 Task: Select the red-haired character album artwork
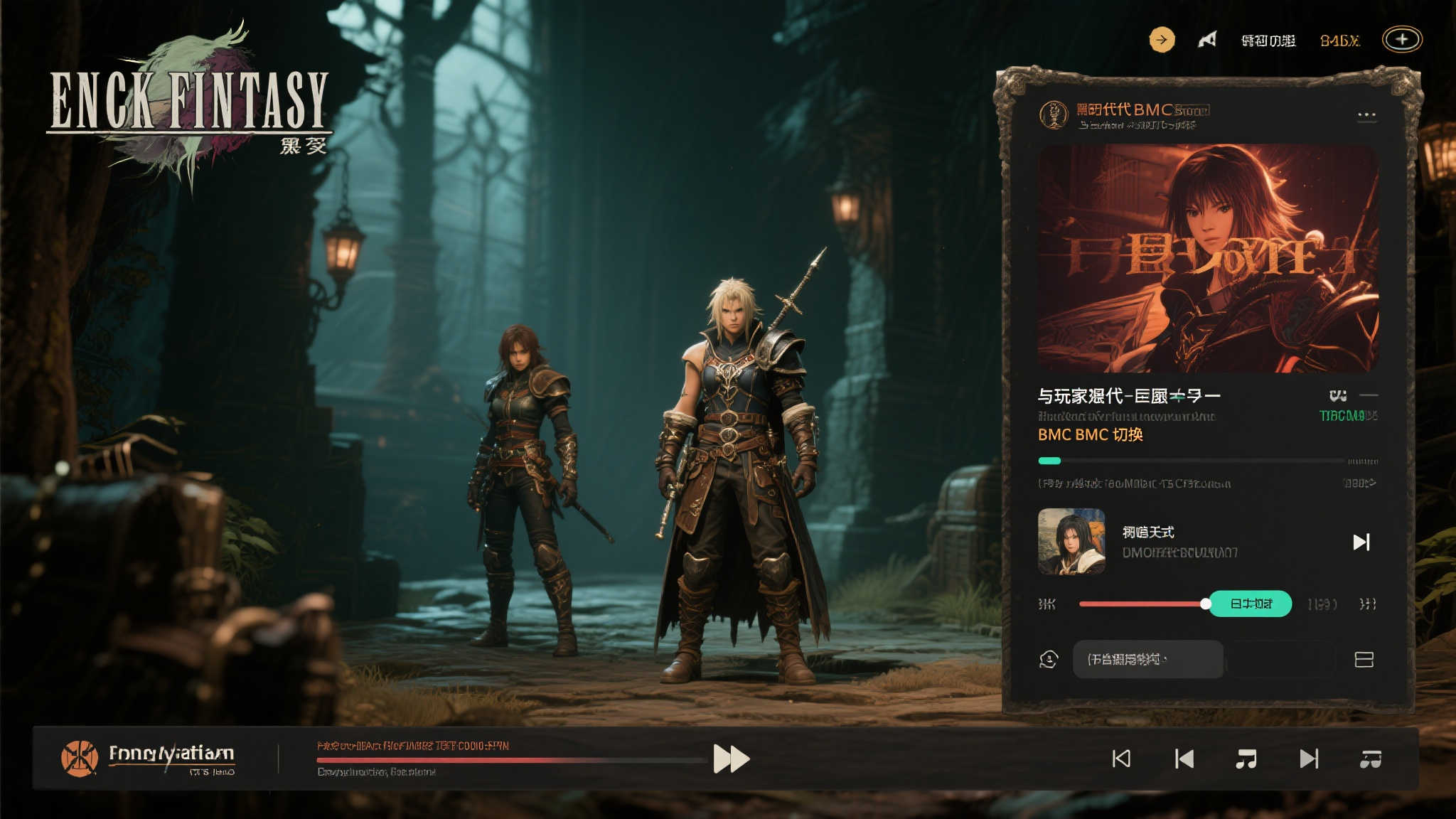1208,259
